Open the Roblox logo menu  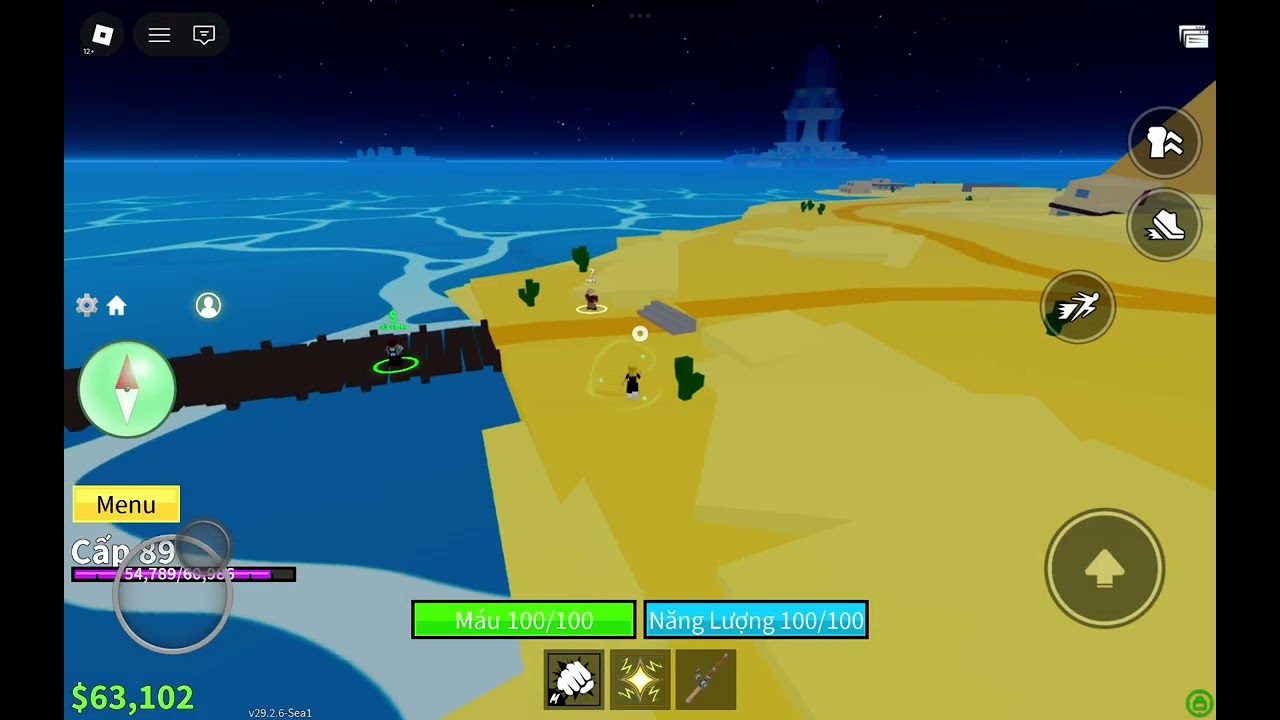[102, 36]
